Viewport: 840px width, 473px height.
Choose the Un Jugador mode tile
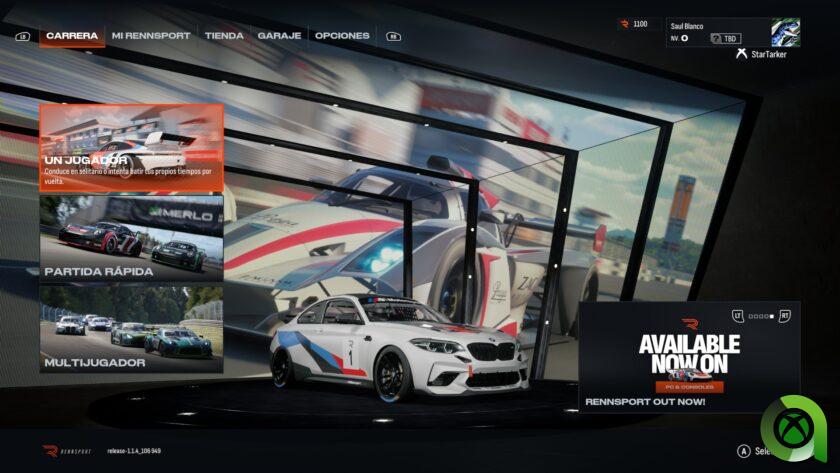(131, 147)
